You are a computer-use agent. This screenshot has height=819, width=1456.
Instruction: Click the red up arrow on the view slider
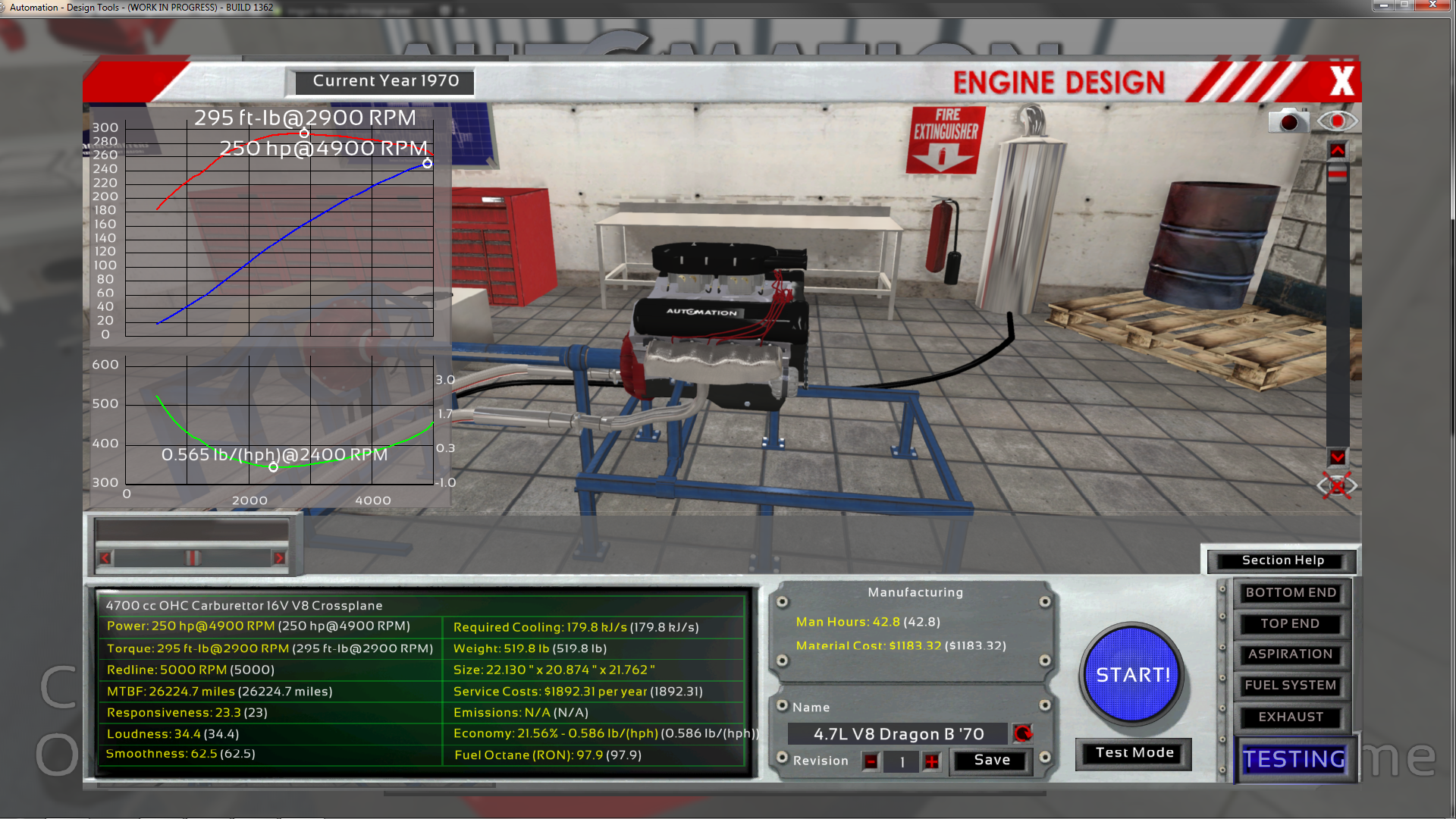pos(1337,151)
